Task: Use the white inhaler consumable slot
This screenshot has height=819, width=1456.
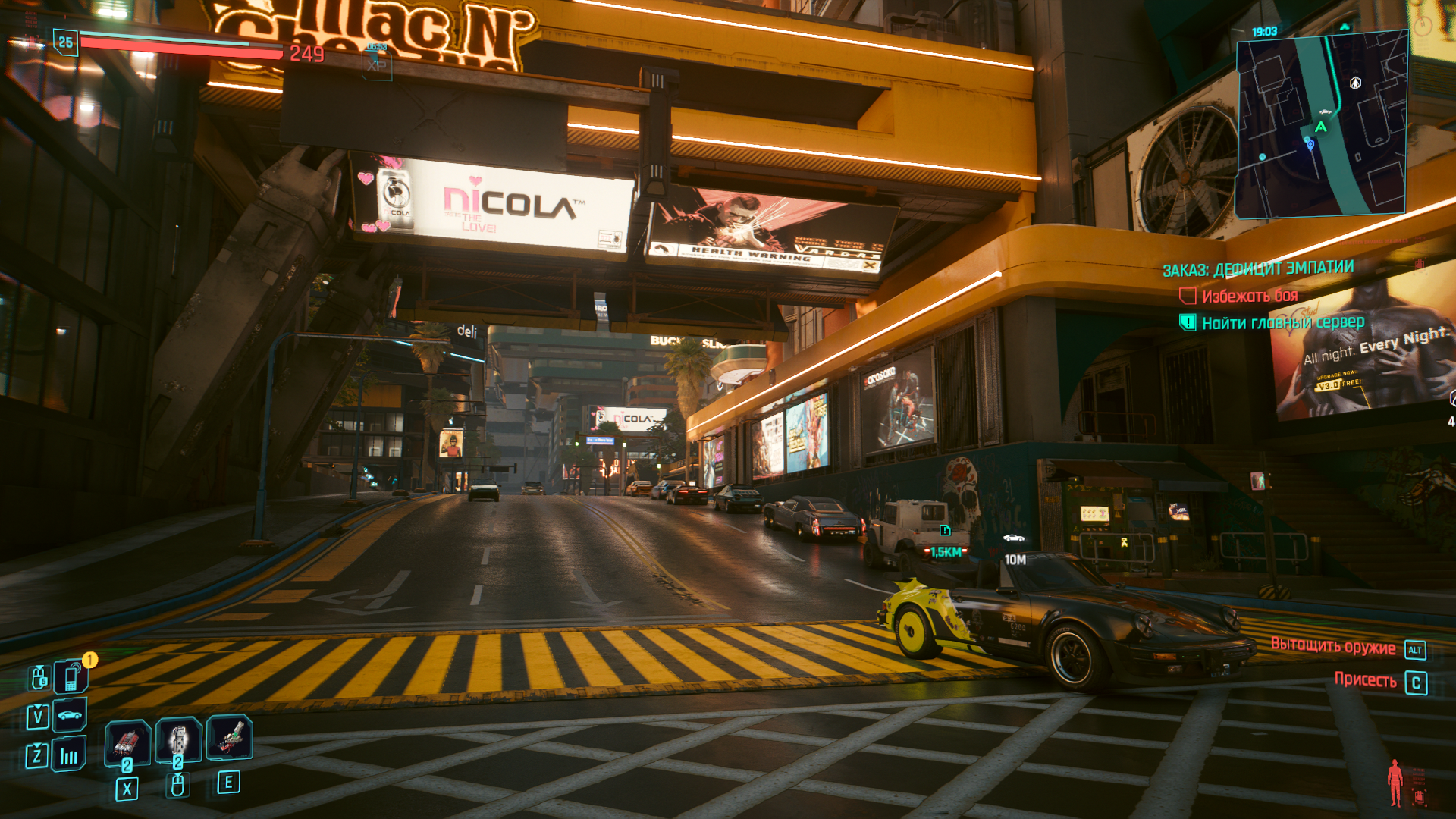Action: click(x=178, y=739)
